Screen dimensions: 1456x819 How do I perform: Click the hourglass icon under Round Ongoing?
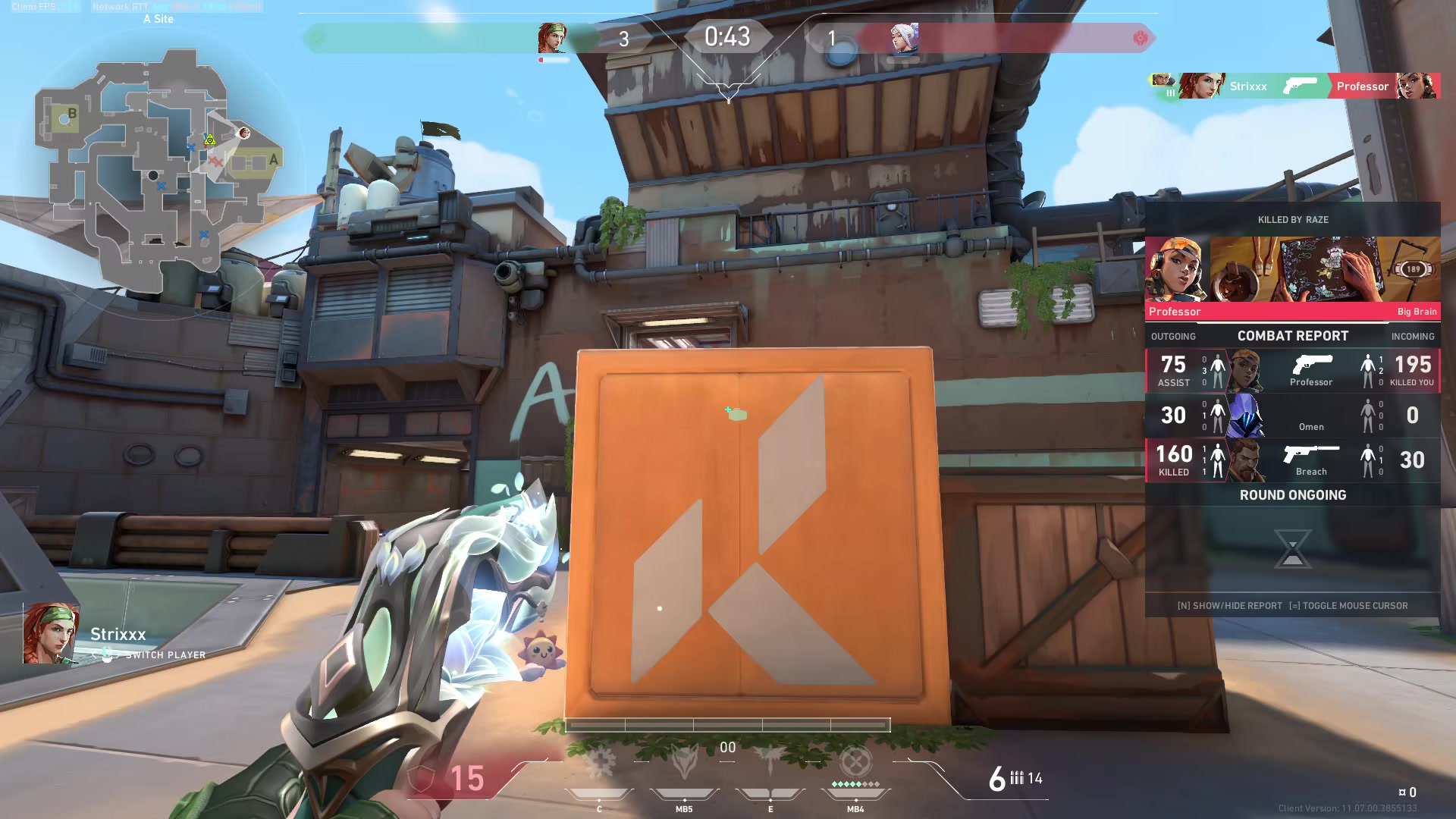click(x=1292, y=550)
